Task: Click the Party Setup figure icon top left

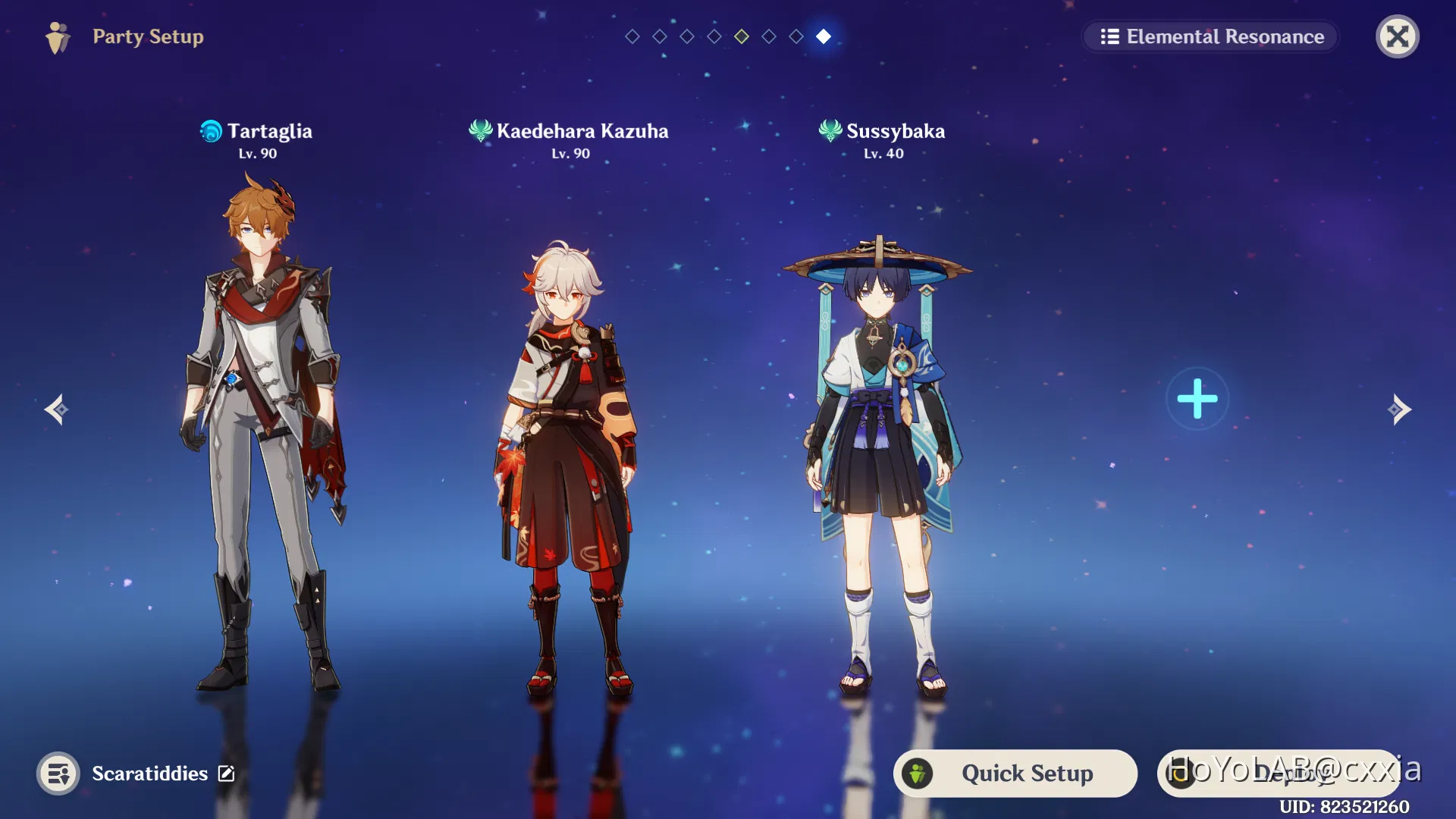Action: click(x=58, y=36)
